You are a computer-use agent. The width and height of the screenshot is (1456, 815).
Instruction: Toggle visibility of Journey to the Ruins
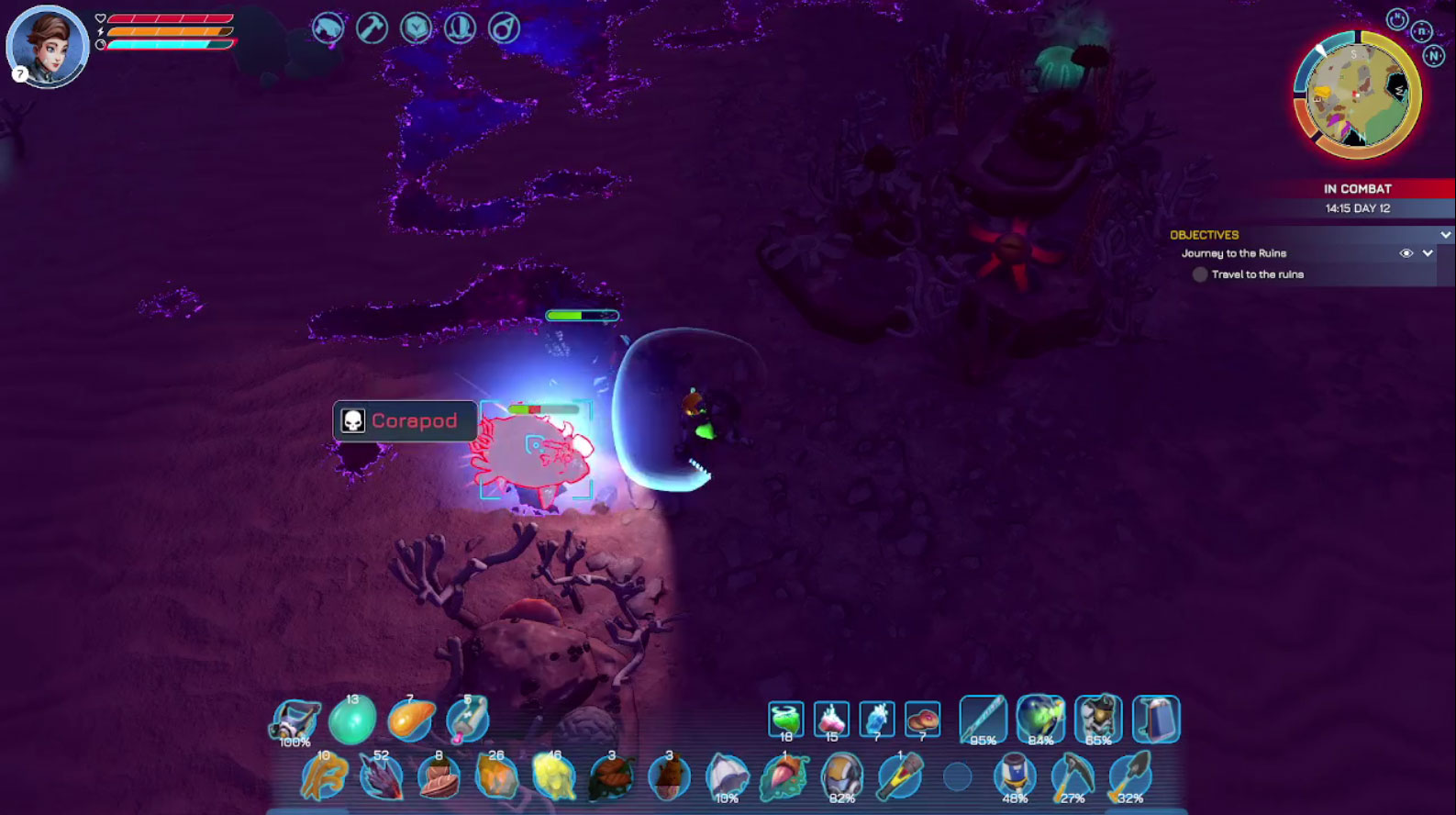click(x=1406, y=253)
